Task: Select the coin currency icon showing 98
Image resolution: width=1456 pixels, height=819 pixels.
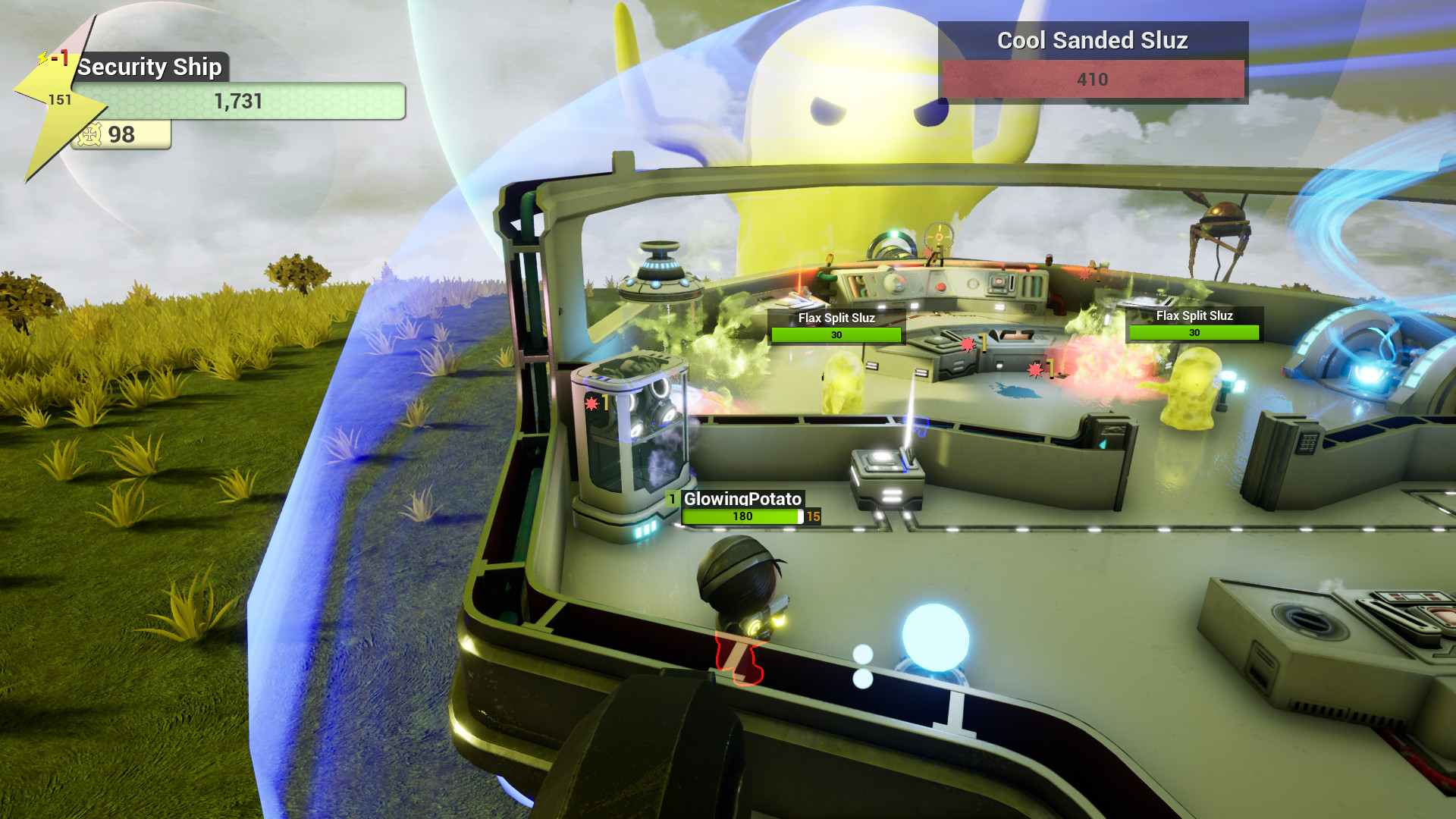Action: (x=91, y=135)
